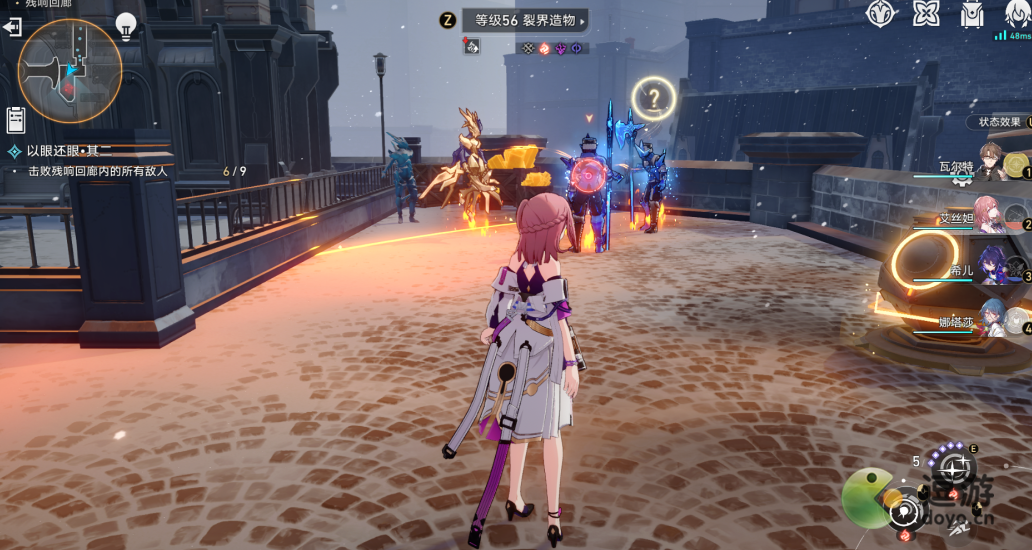This screenshot has width=1032, height=550.
Task: Activate the technique skill button
Action: tap(954, 467)
